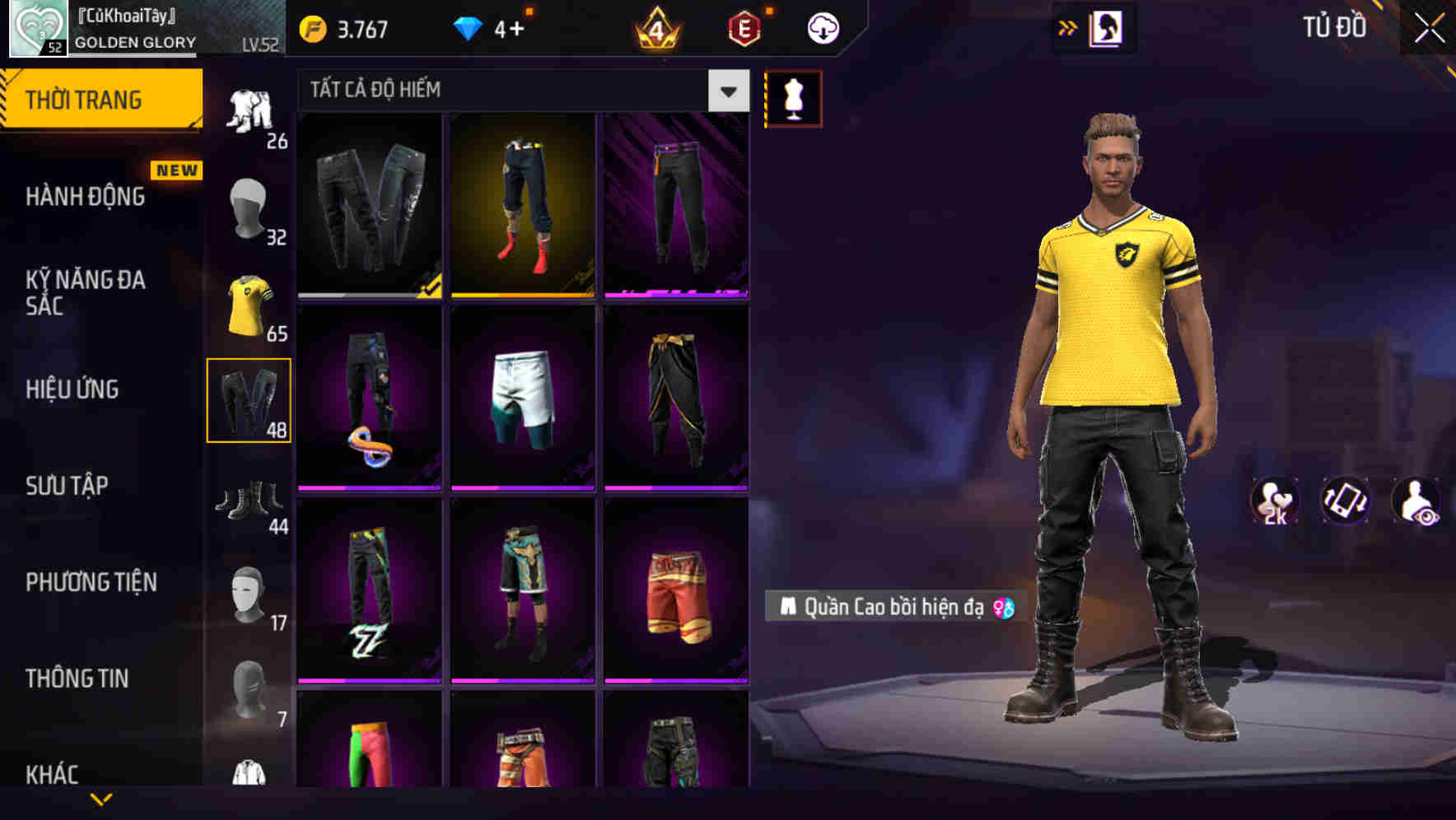Click the mannequin icon above the item grid
Image resolution: width=1456 pixels, height=820 pixels.
pos(793,98)
